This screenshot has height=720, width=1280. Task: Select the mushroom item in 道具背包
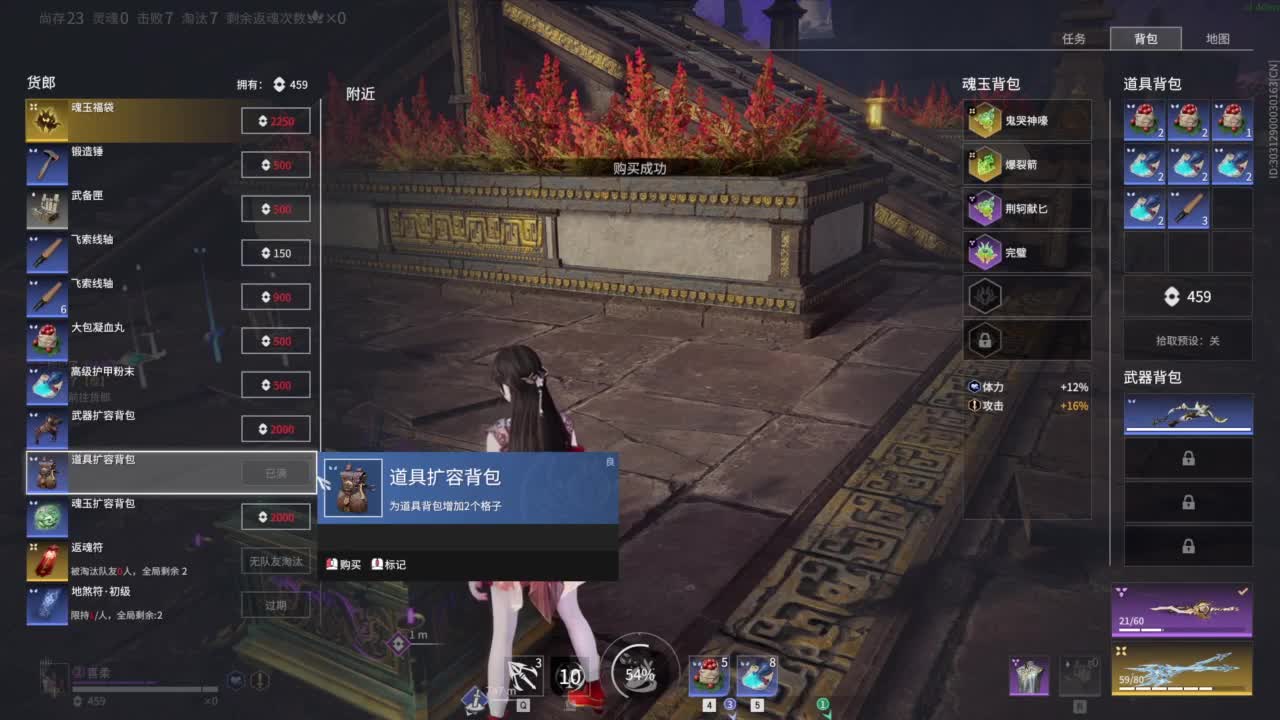pos(1145,120)
